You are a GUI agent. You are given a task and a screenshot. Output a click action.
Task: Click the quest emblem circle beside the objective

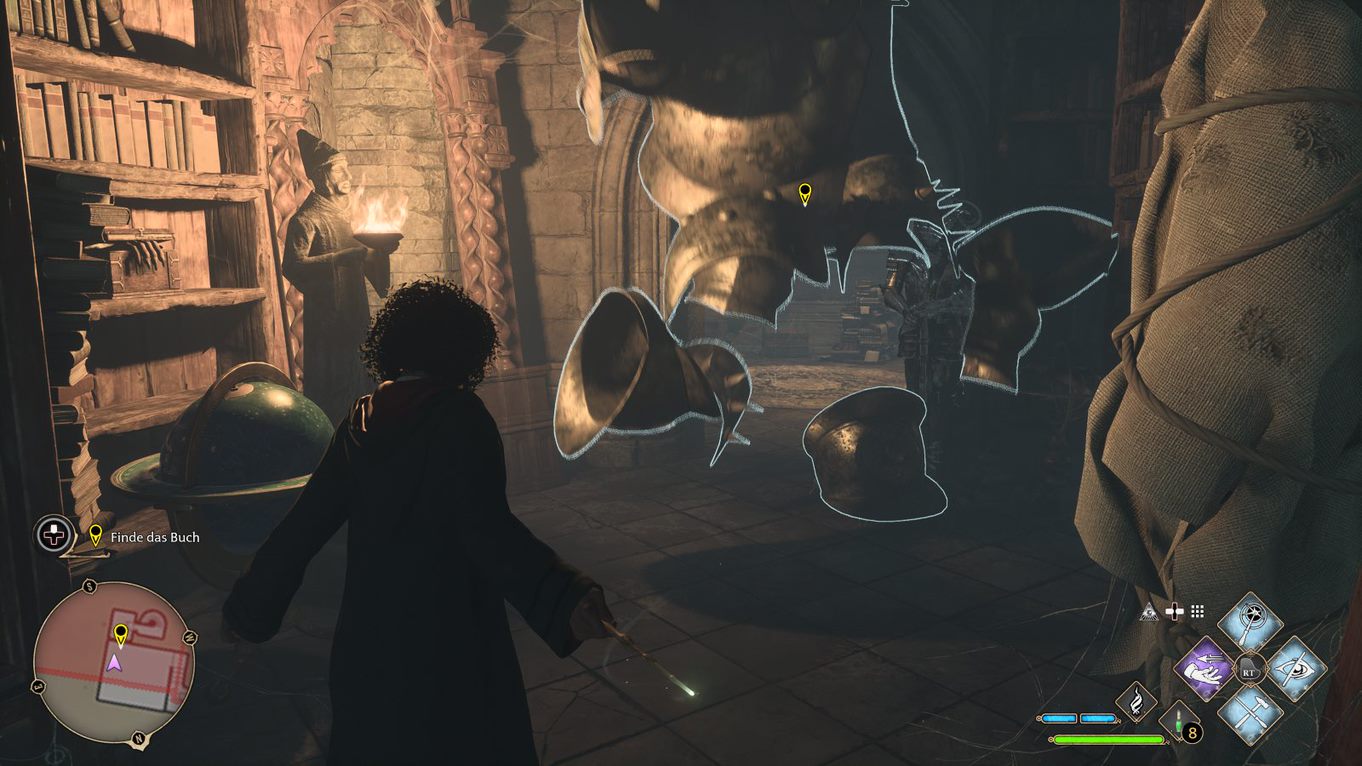pos(54,536)
